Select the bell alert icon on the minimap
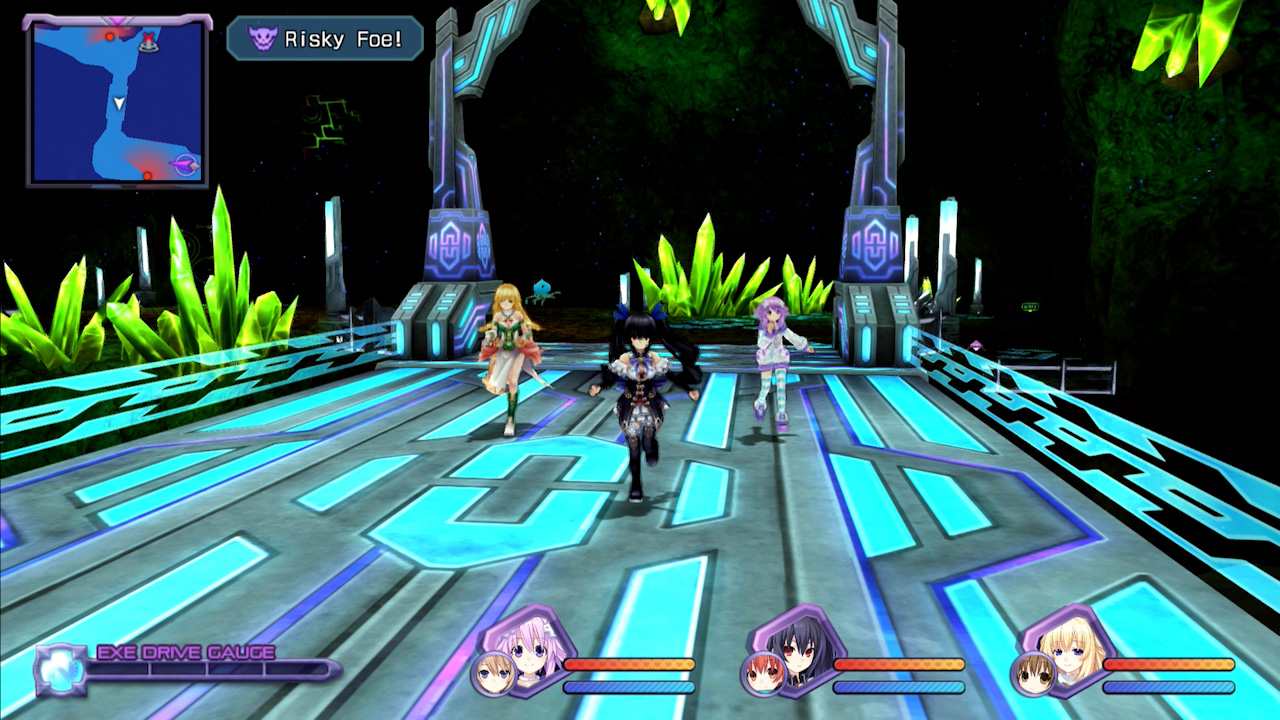 click(150, 48)
